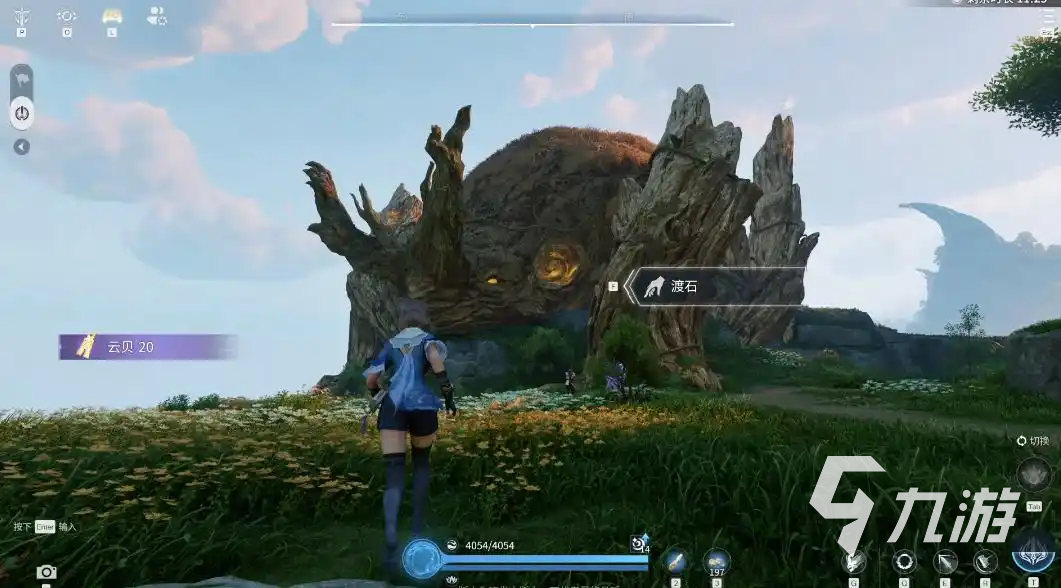Use the consumable with 197 count
The image size is (1061, 588).
tap(716, 561)
